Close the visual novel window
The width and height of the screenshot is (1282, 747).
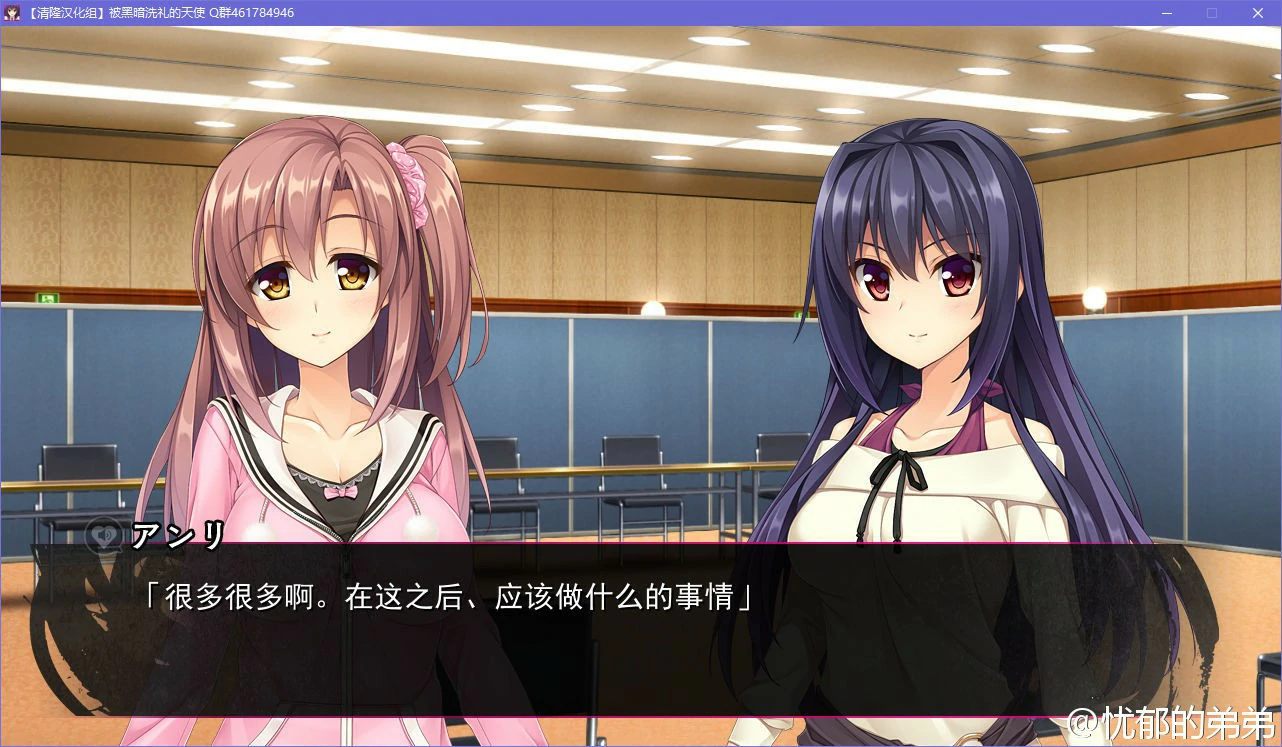[x=1257, y=13]
